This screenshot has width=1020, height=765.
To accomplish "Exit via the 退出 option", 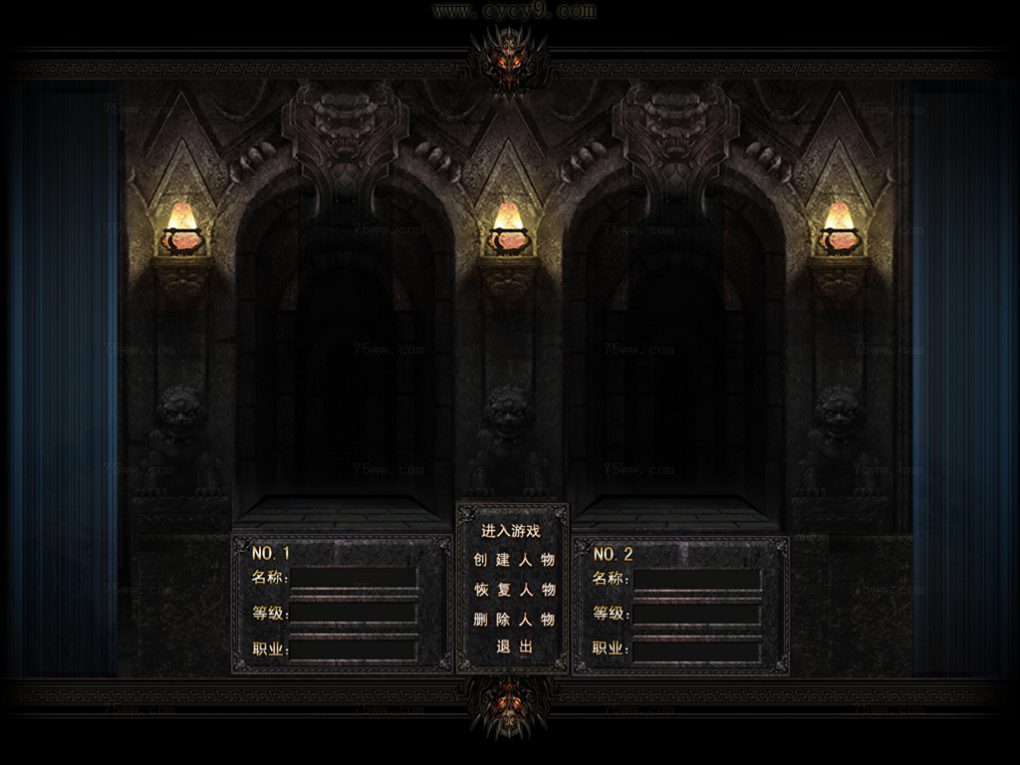I will pyautogui.click(x=514, y=647).
